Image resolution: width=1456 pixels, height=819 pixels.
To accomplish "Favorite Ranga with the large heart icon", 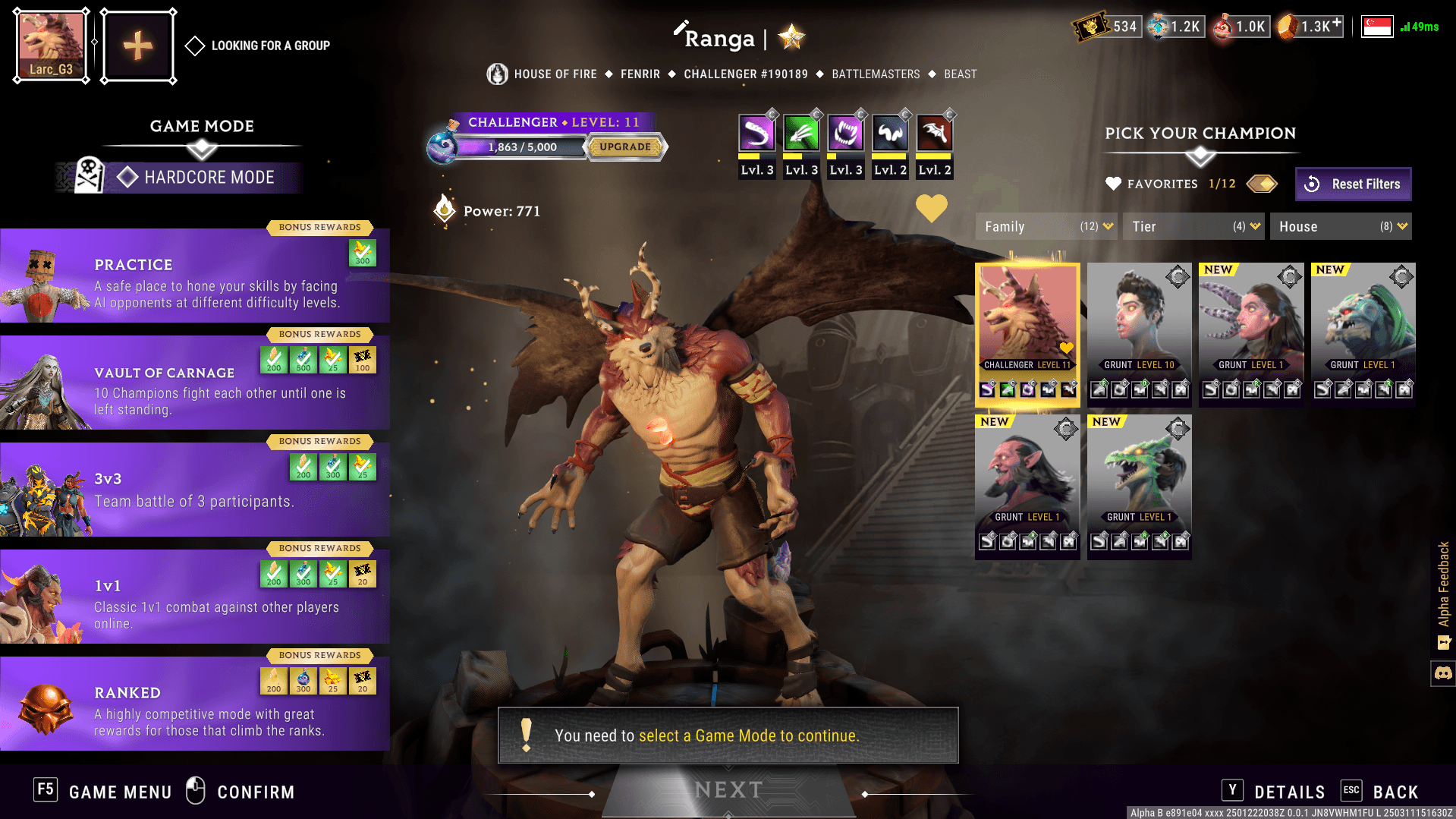I will pyautogui.click(x=931, y=208).
